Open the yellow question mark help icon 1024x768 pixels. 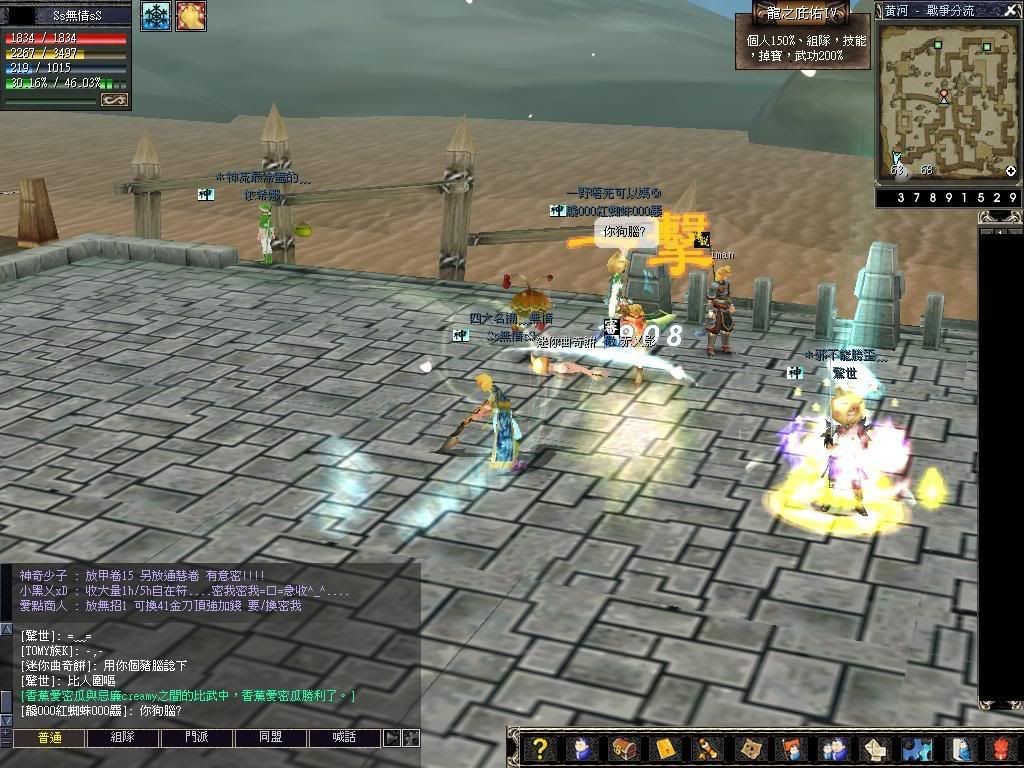[x=540, y=748]
